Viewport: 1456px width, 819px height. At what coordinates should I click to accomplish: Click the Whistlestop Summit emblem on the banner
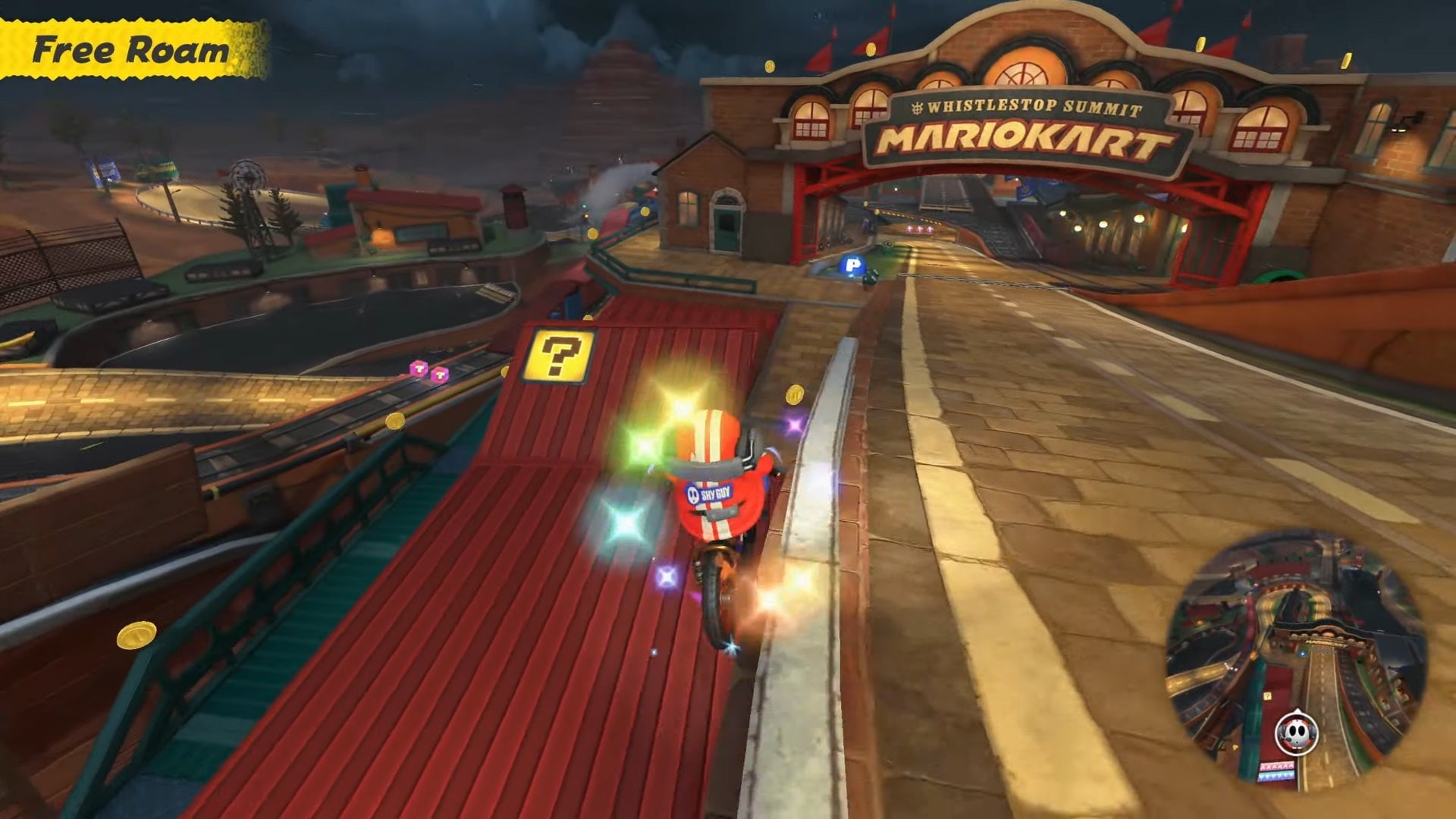(917, 107)
